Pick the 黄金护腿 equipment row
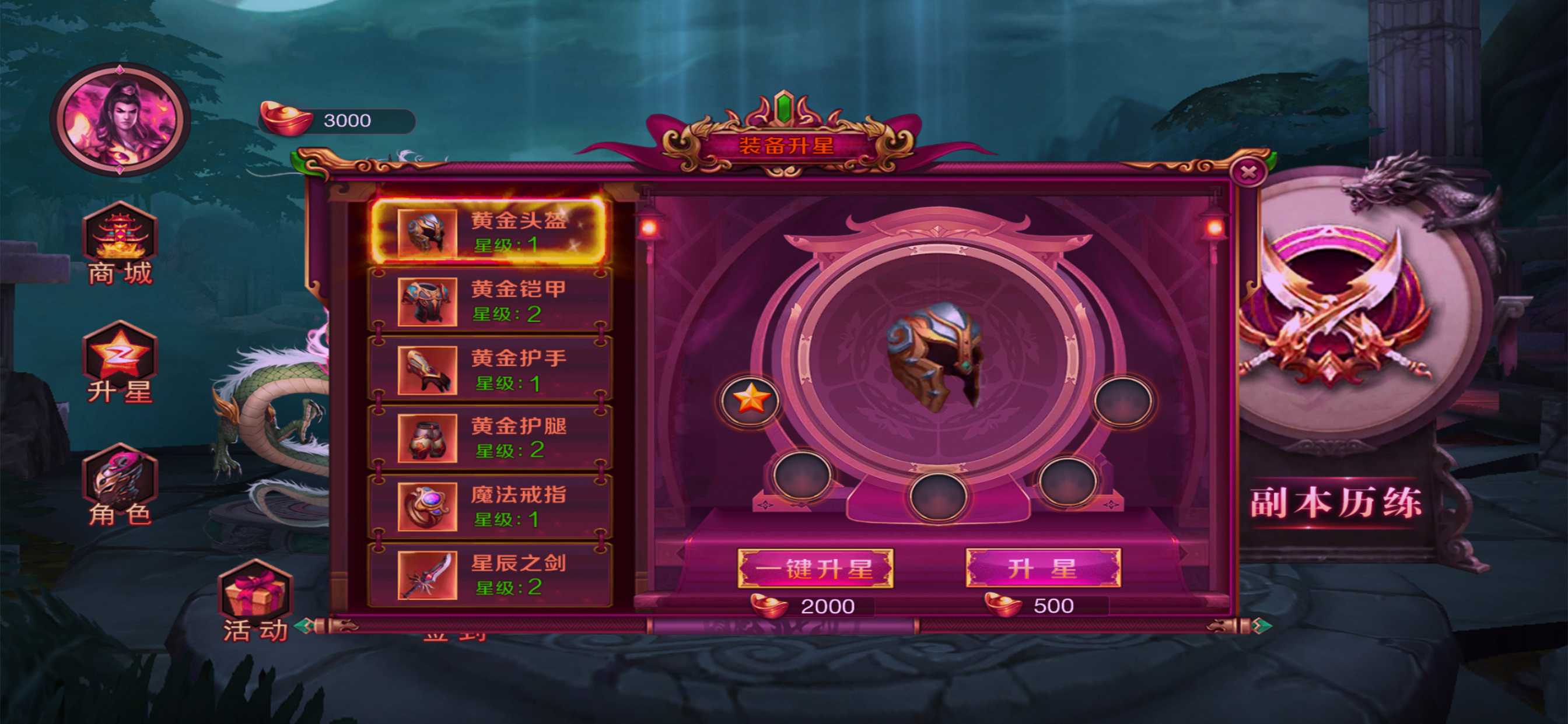The image size is (1568, 724). click(489, 438)
